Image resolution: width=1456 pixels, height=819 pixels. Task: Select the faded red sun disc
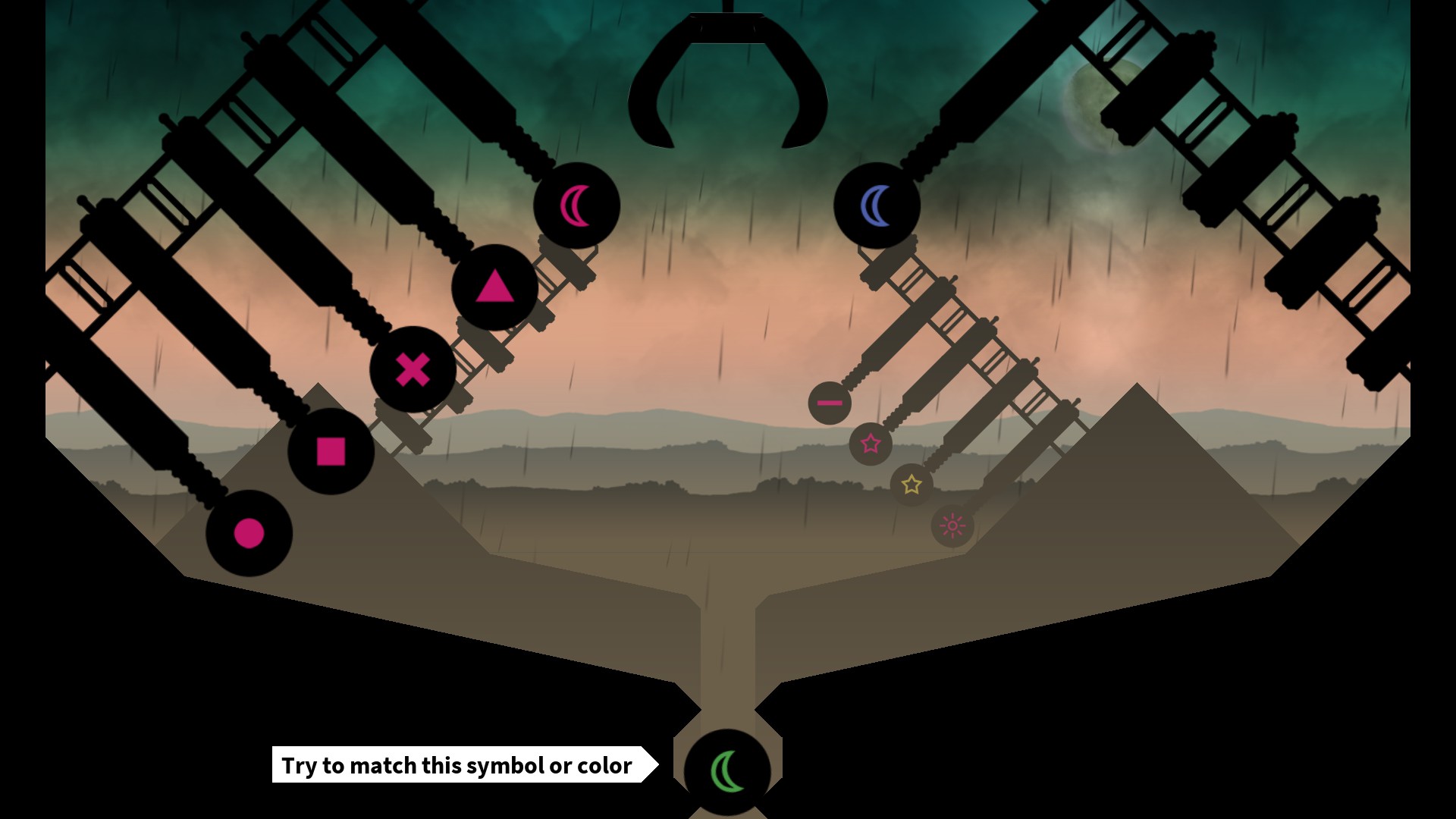point(952,526)
